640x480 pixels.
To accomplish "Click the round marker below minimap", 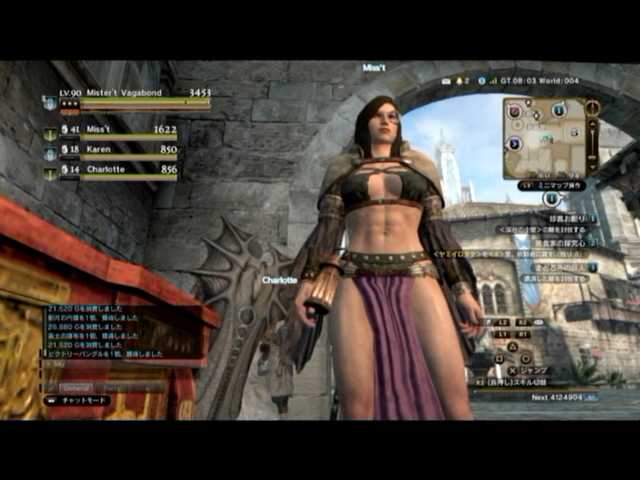I will 550,199.
